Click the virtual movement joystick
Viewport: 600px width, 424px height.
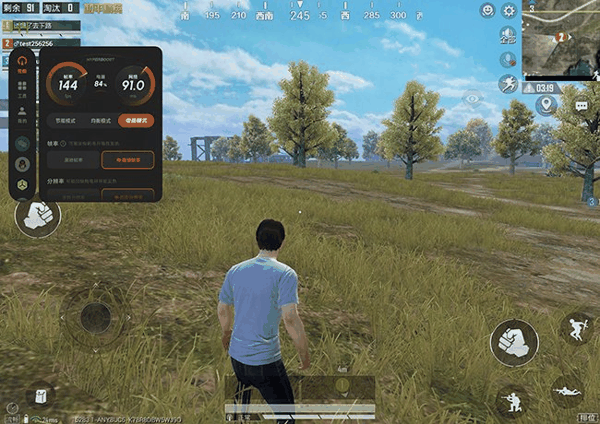tap(96, 317)
